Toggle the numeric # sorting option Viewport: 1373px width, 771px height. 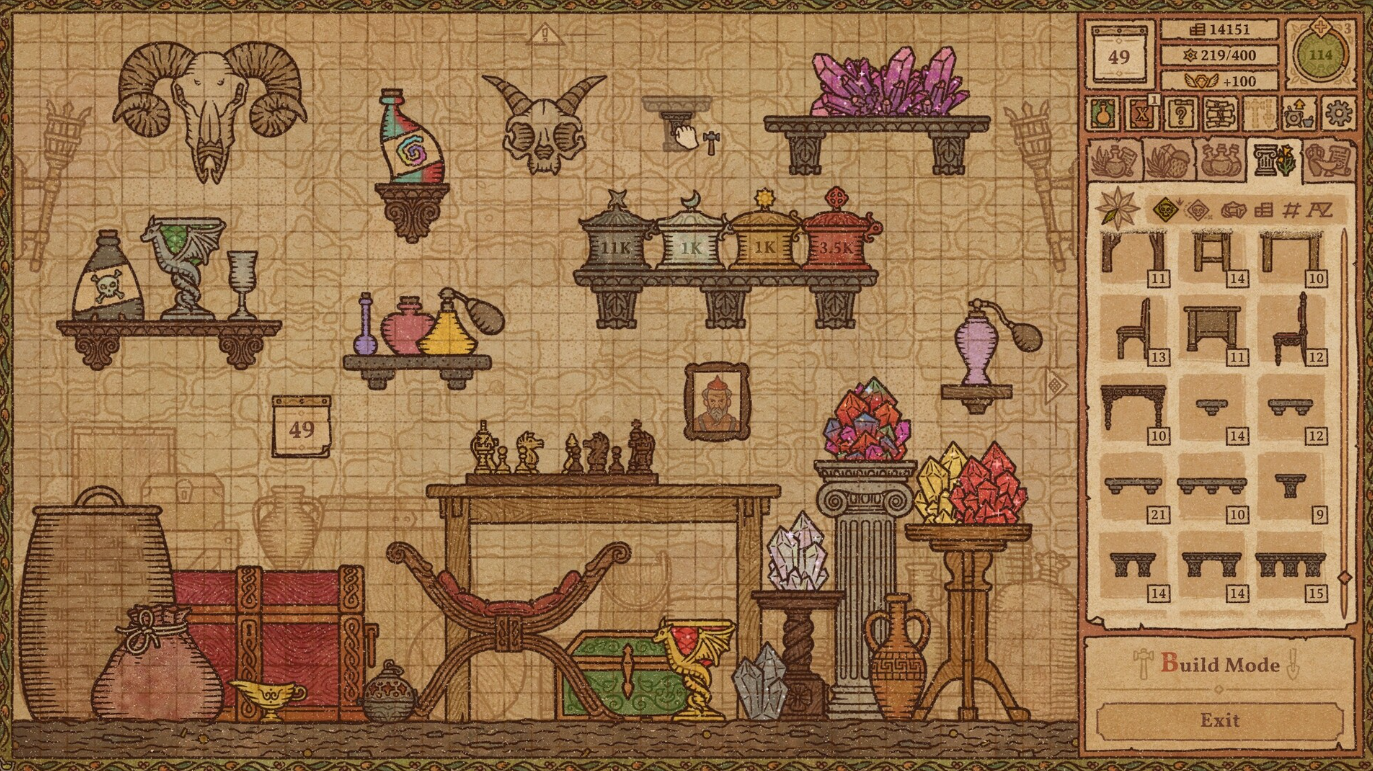tap(1292, 209)
